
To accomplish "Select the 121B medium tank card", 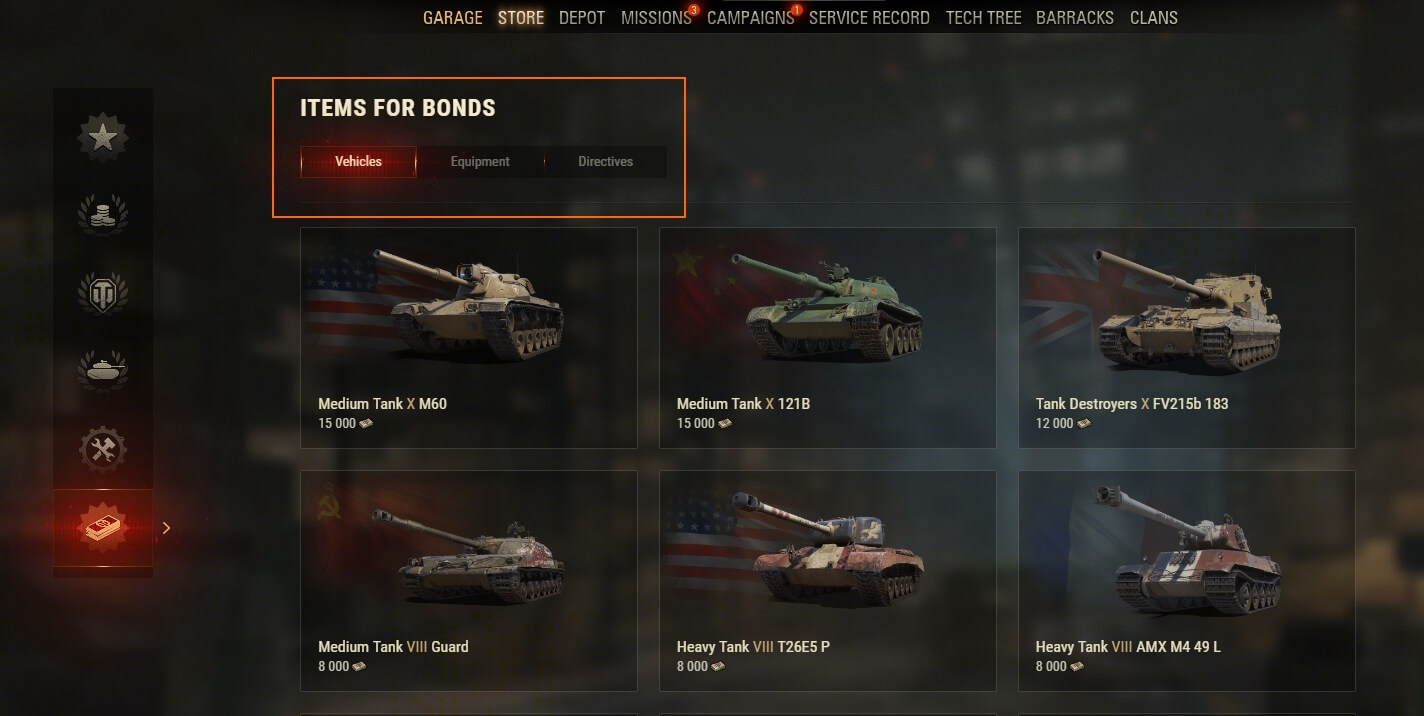I will 827,337.
